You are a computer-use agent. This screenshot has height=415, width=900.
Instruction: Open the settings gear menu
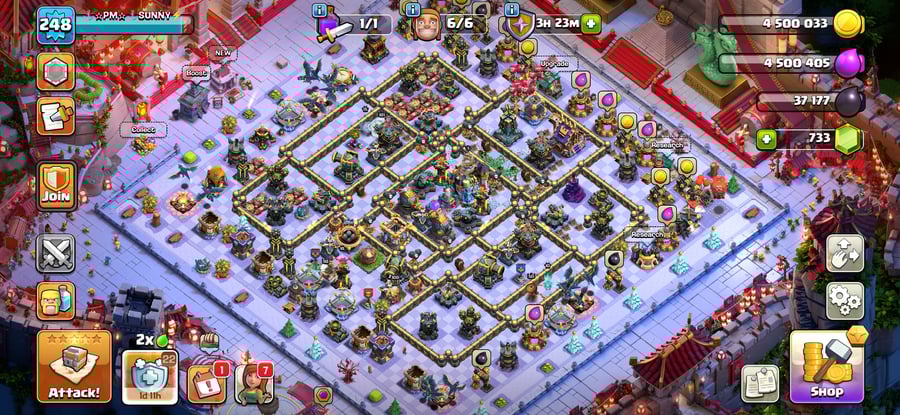click(x=845, y=299)
